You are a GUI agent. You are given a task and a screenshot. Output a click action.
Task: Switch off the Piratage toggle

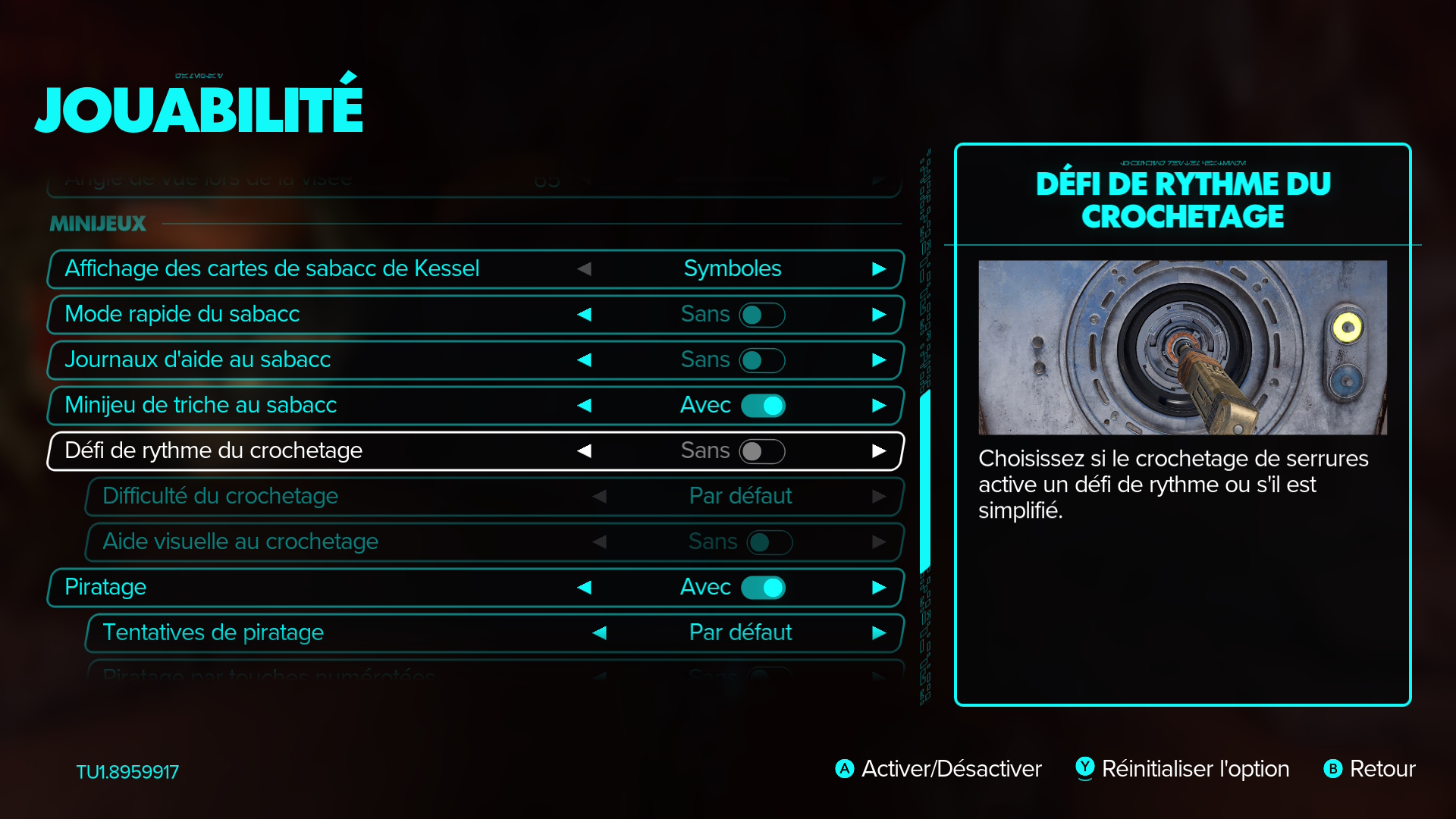point(763,588)
